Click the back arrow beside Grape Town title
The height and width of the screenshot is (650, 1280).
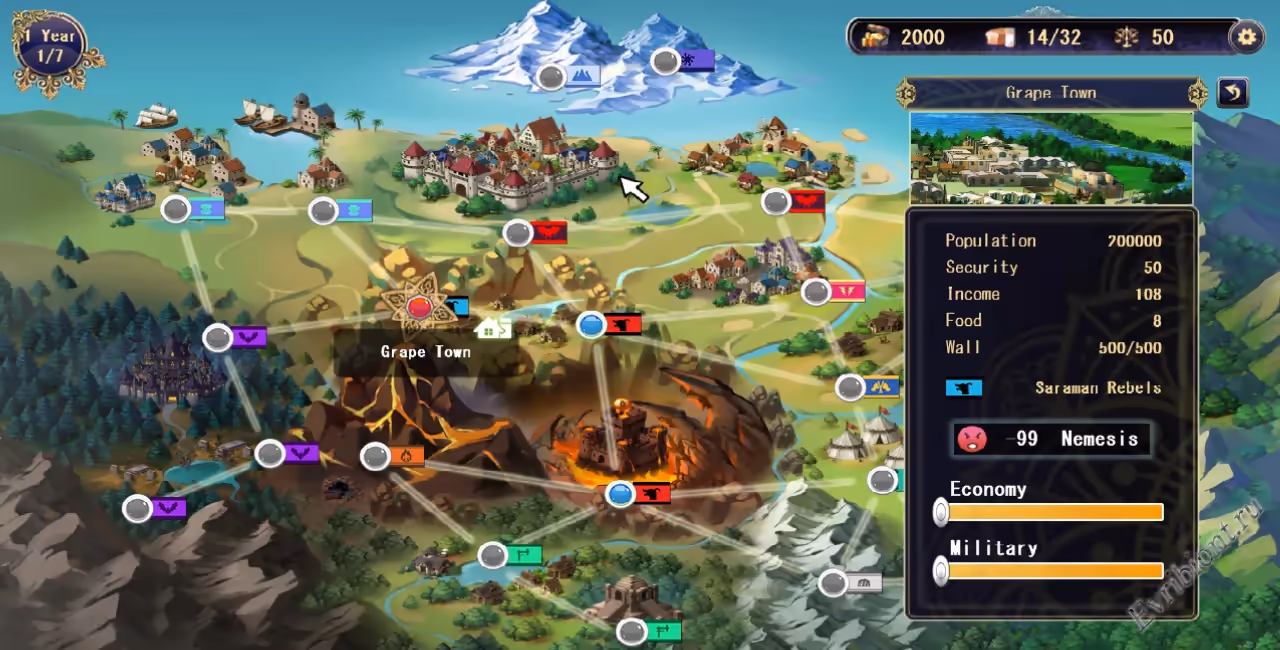coord(1233,93)
